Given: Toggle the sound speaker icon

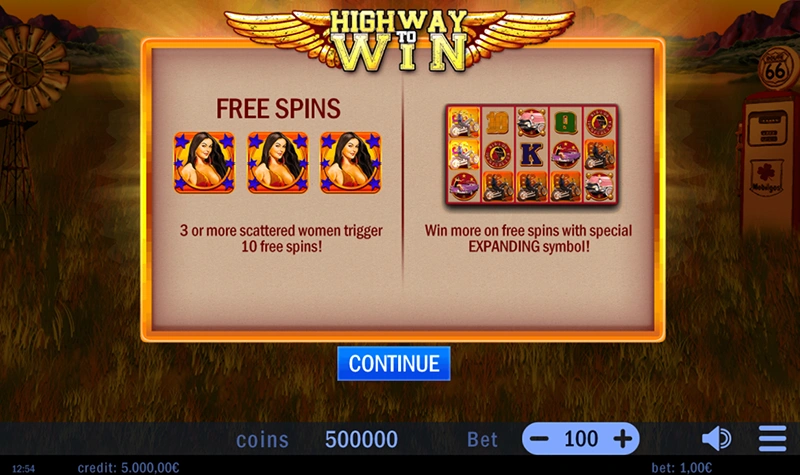Looking at the screenshot, I should coord(716,439).
